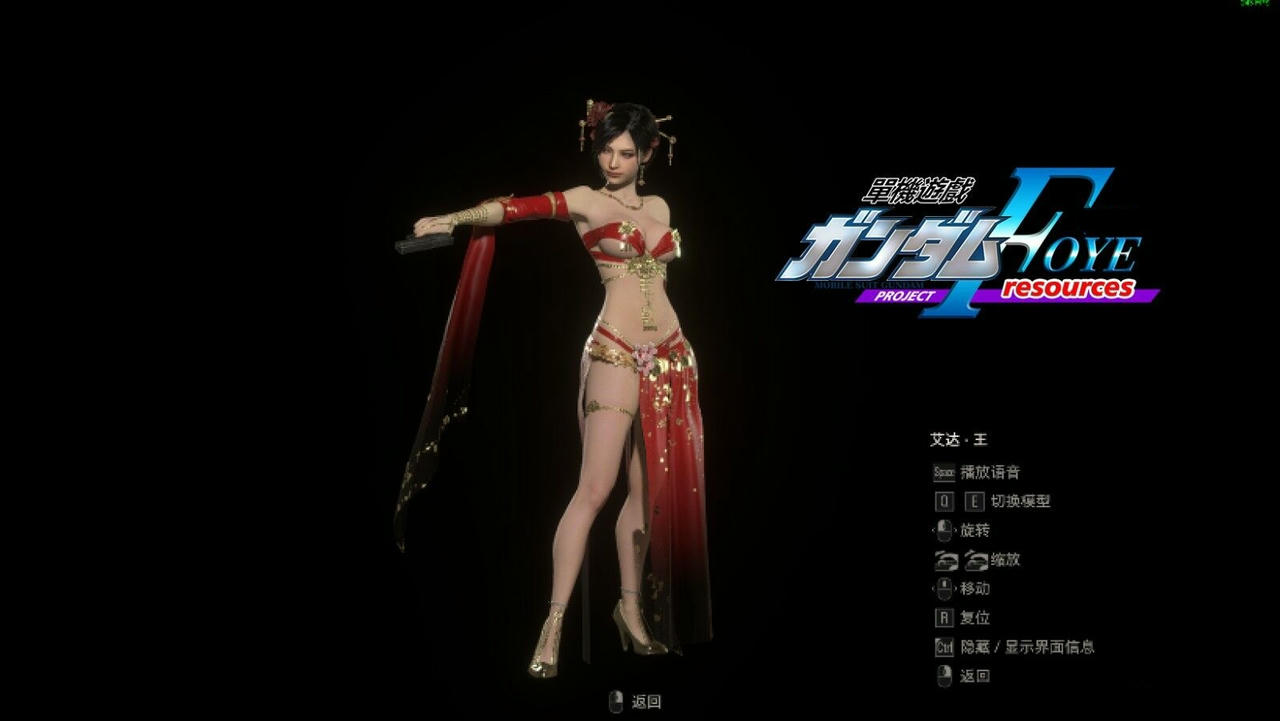Click 复位 to reset the camera view
The height and width of the screenshot is (721, 1280).
click(x=976, y=618)
